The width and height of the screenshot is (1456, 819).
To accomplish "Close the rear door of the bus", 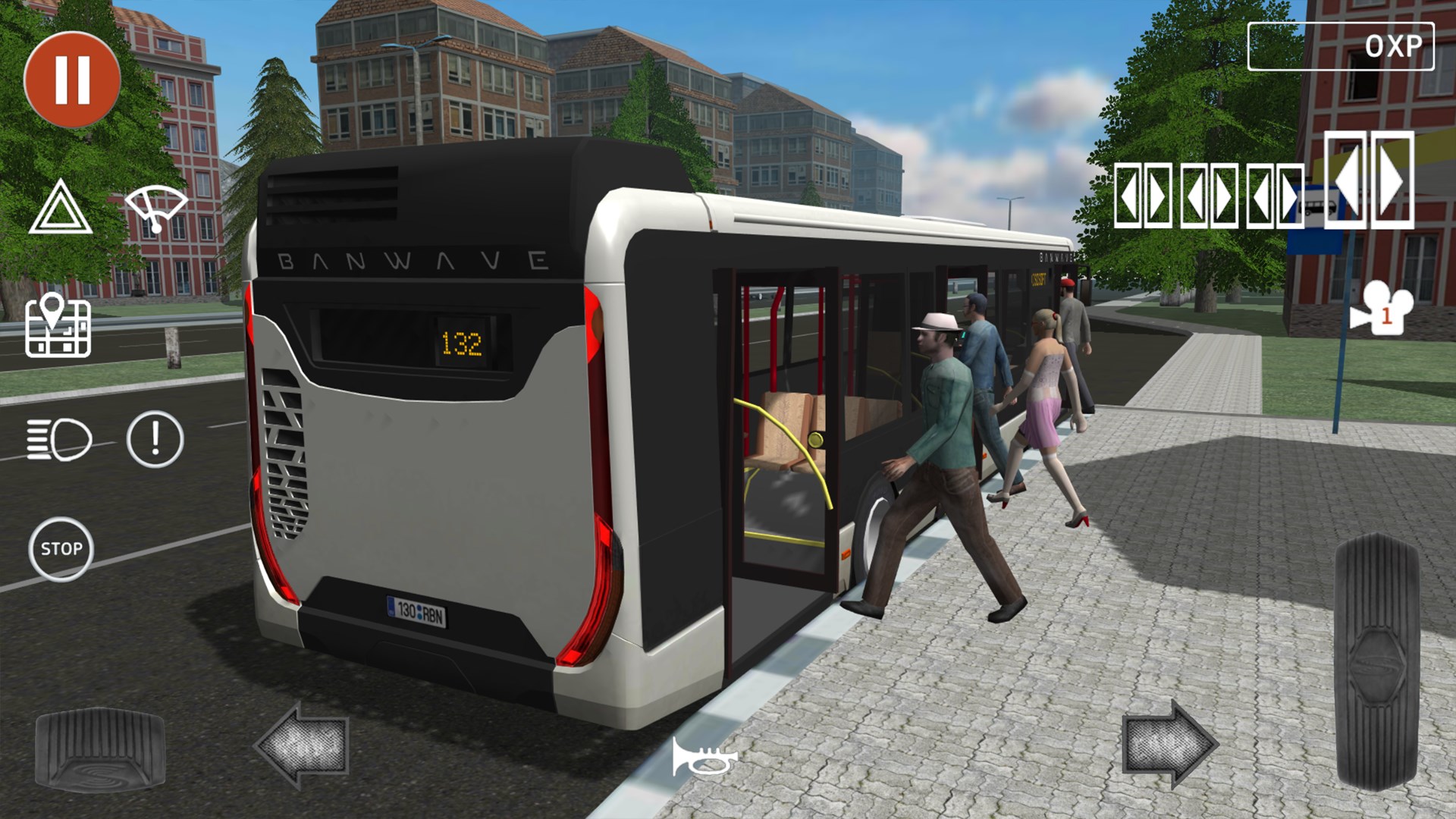I will pos(1276,196).
